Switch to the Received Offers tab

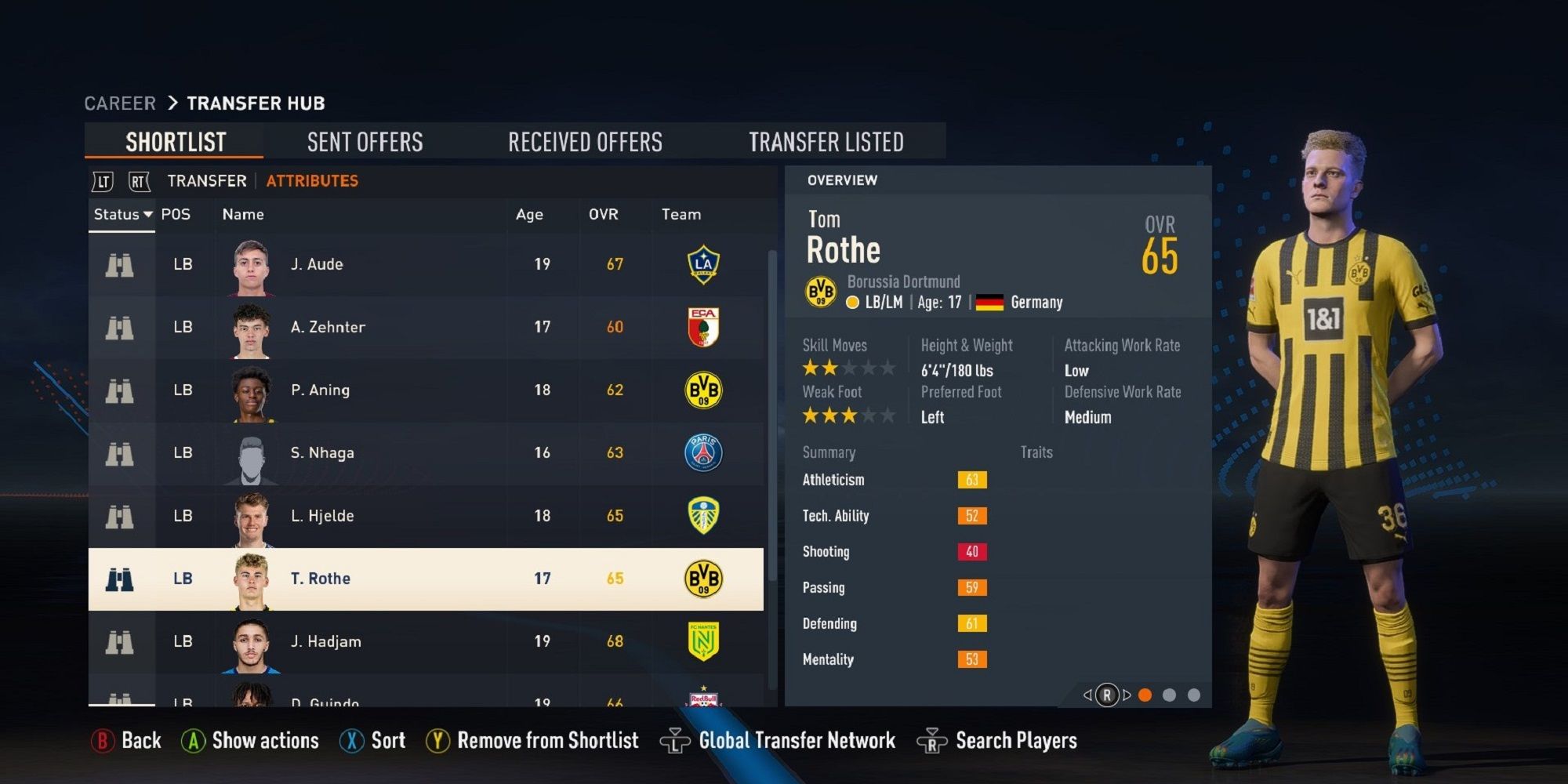click(585, 141)
